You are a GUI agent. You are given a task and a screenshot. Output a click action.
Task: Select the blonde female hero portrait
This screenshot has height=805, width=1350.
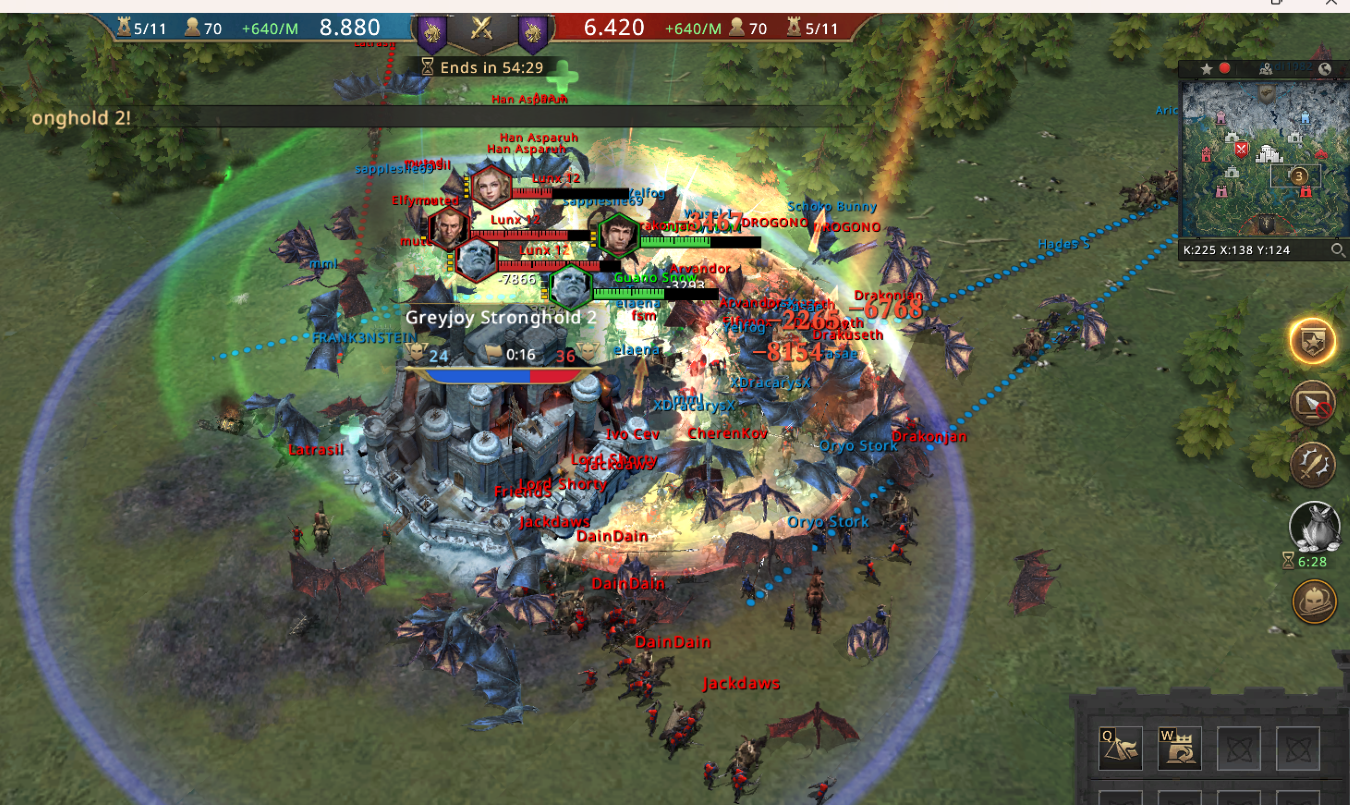(492, 186)
